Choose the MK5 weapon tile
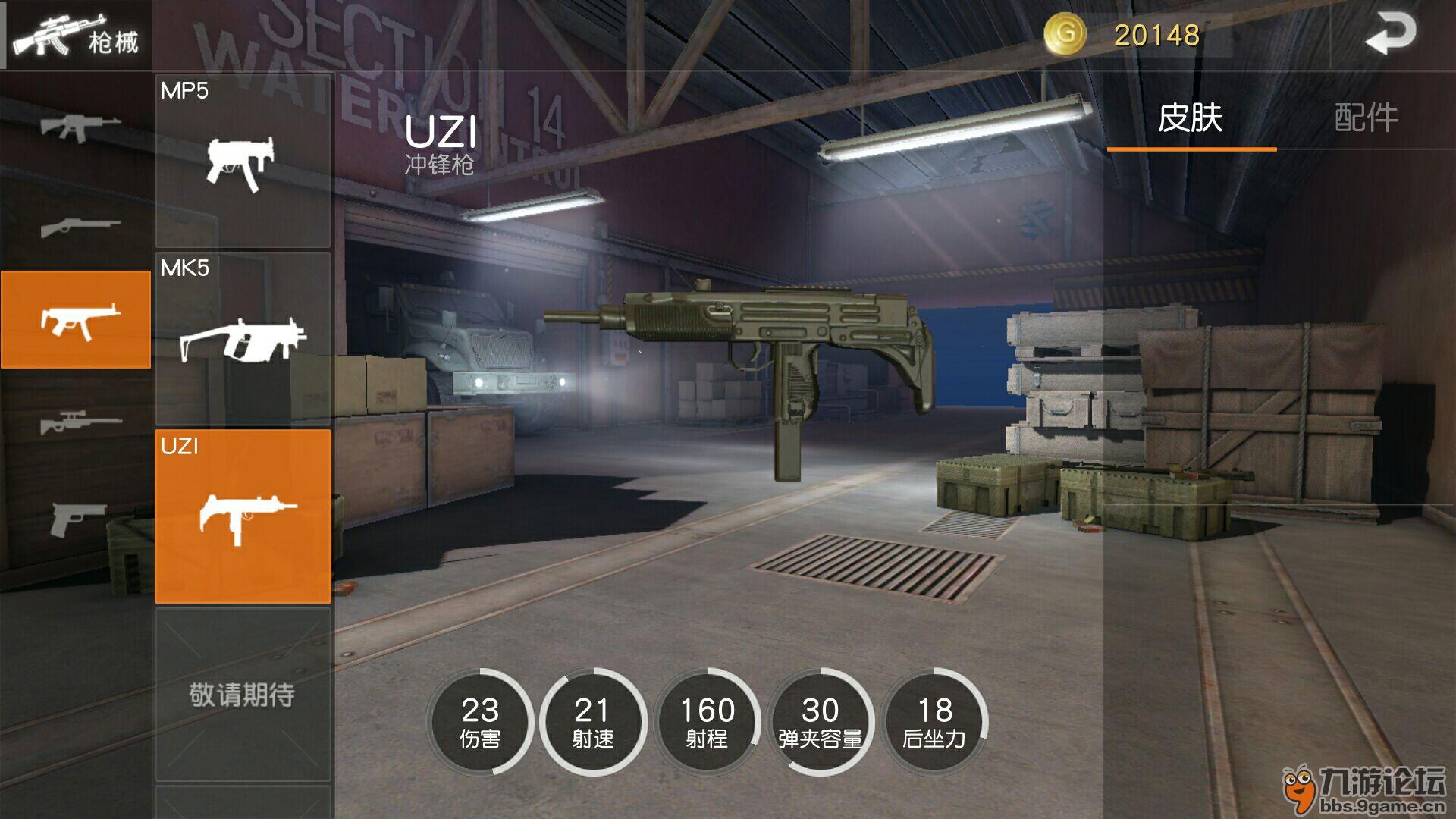The image size is (1456, 819). point(243,338)
